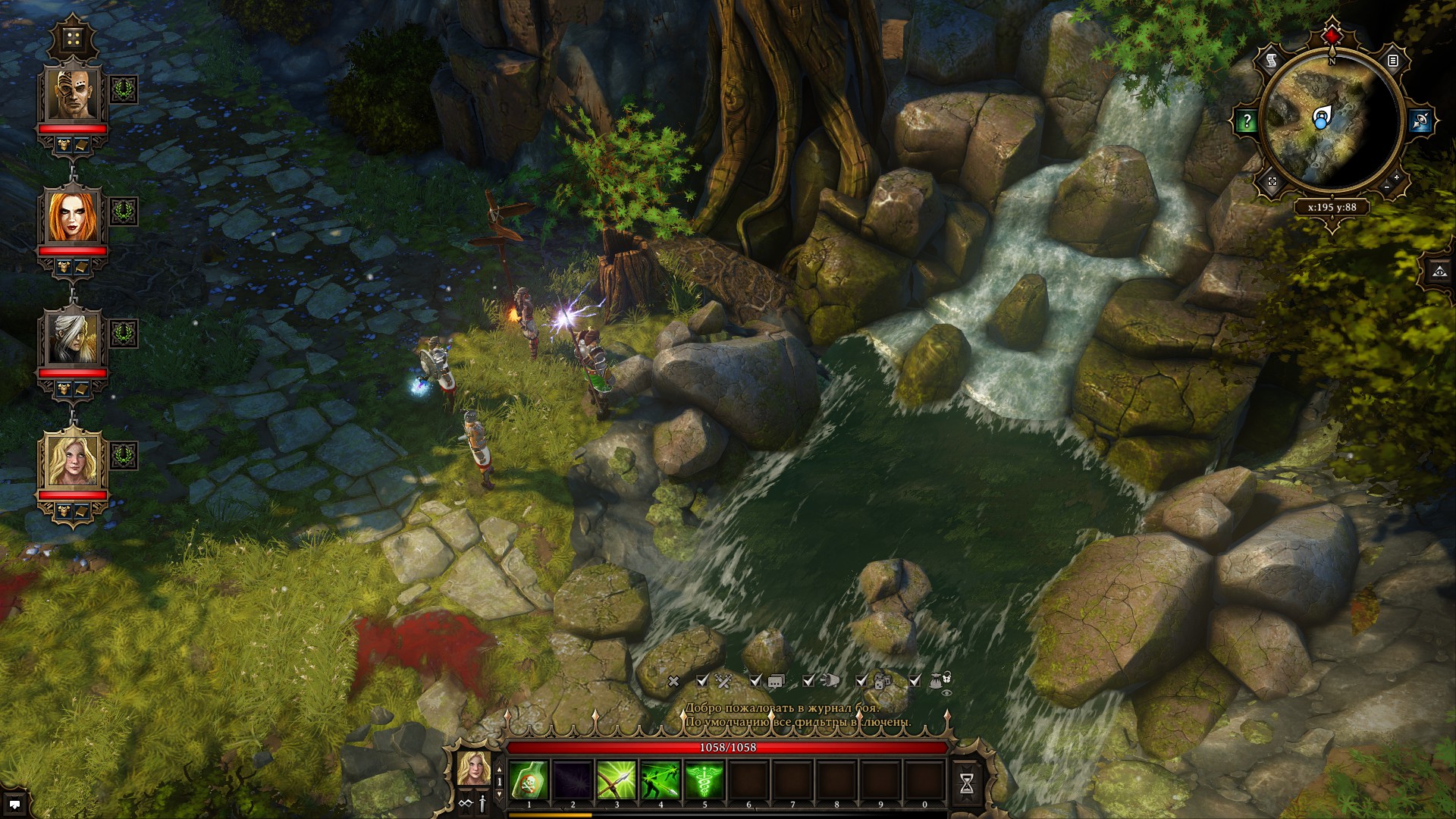Open the green question mark help button
Screen dimensions: 1456x819
click(x=1247, y=121)
